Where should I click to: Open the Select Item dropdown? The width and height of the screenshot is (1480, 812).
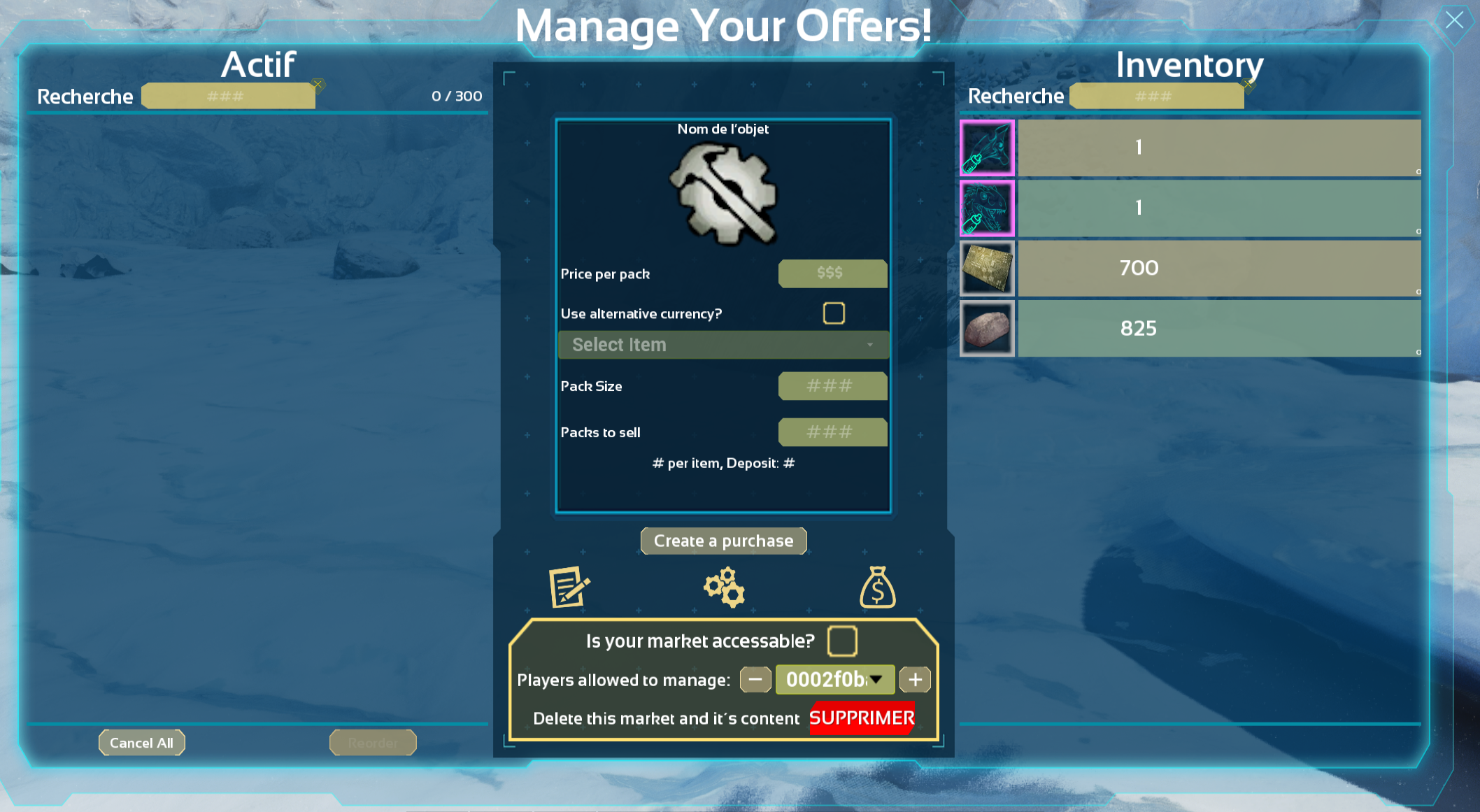pos(723,345)
